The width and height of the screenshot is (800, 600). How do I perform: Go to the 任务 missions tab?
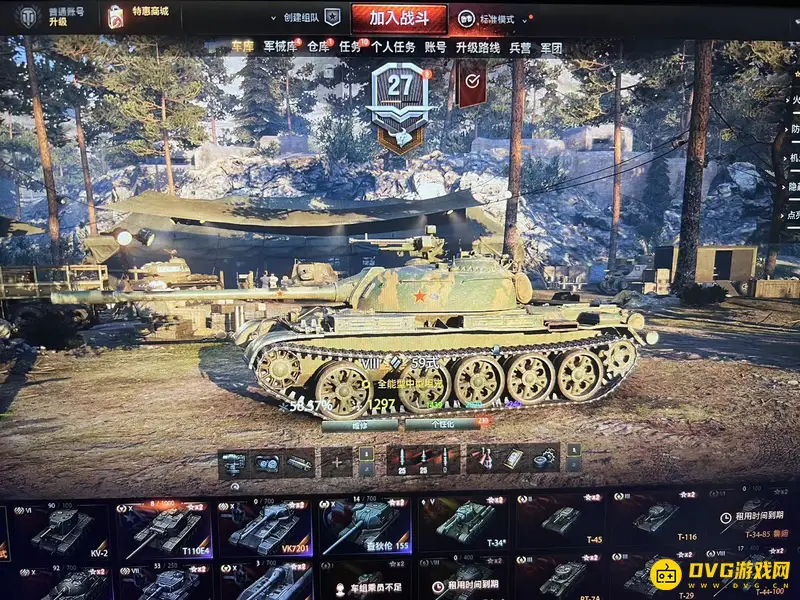(x=349, y=47)
